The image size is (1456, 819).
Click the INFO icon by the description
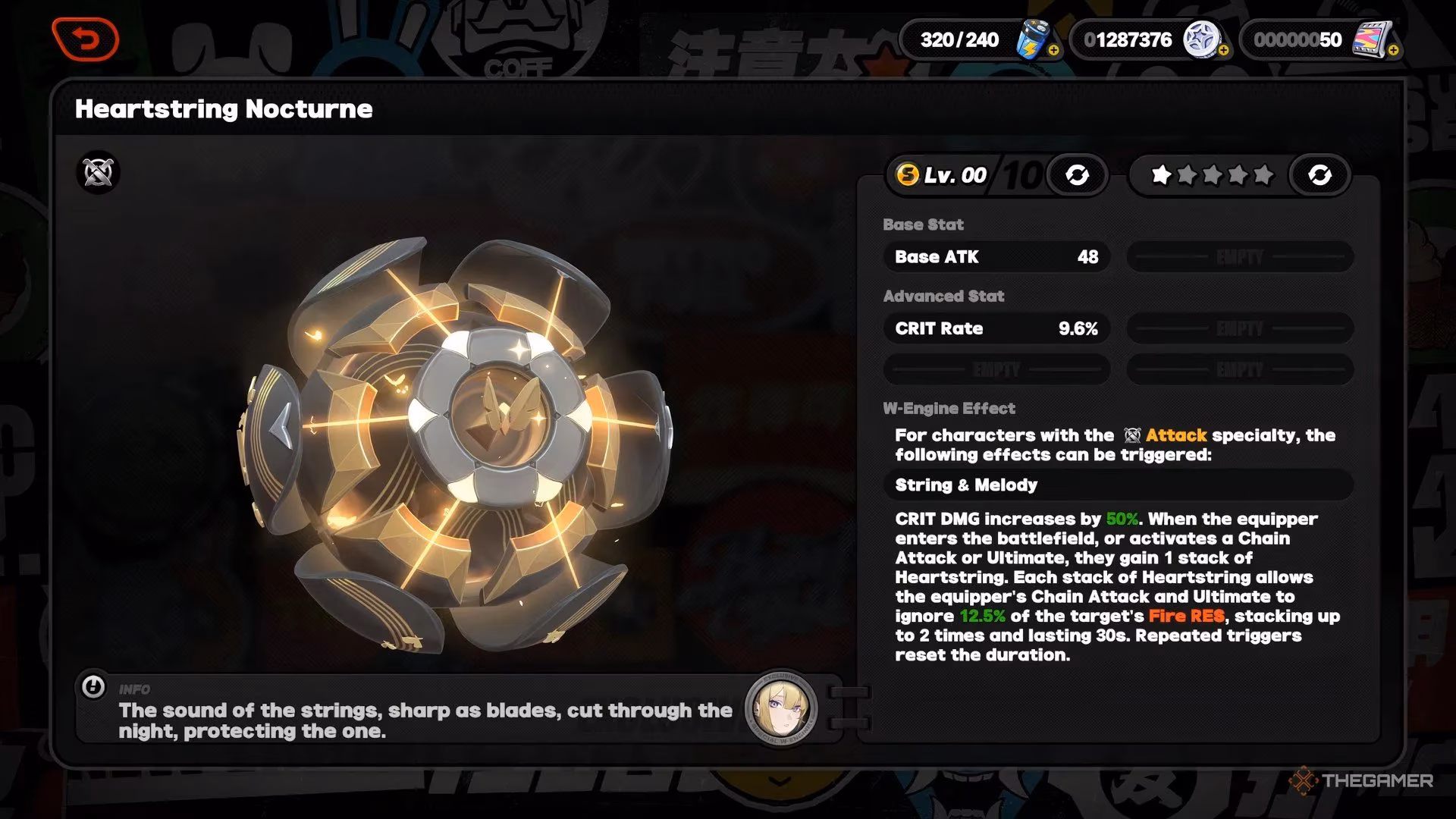(93, 688)
